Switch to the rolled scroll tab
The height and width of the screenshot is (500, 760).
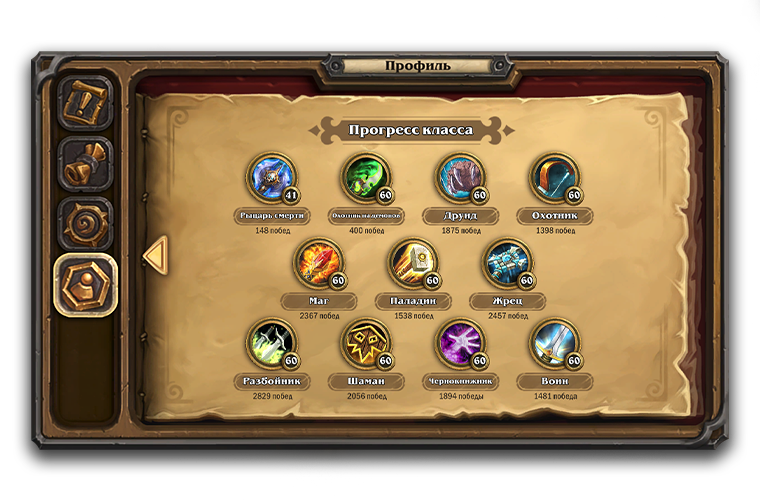tap(85, 164)
